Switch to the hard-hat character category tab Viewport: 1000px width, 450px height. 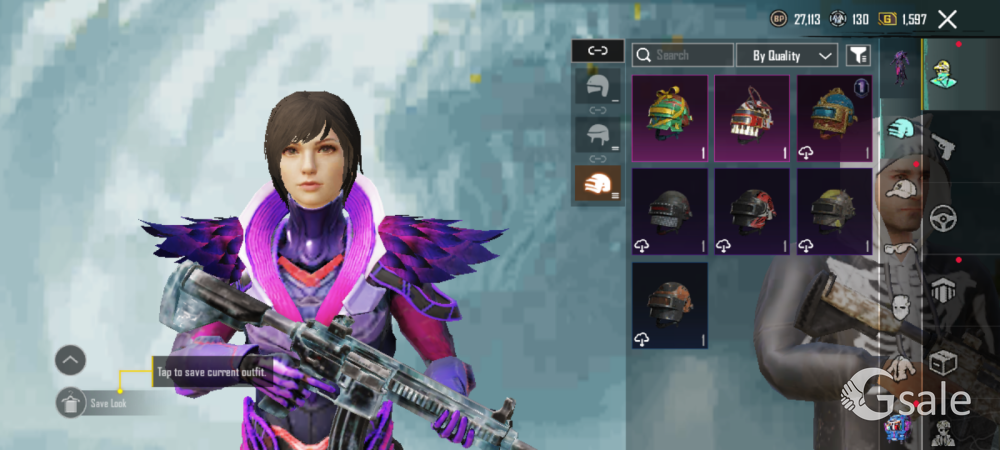click(943, 72)
